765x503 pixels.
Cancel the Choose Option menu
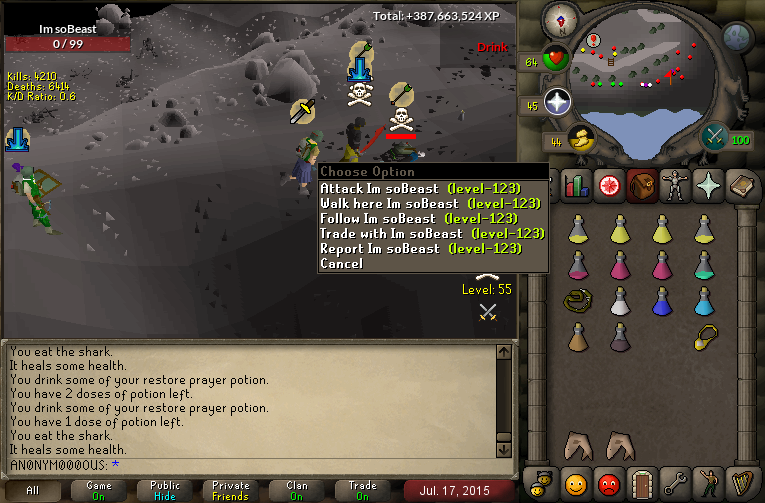click(341, 264)
